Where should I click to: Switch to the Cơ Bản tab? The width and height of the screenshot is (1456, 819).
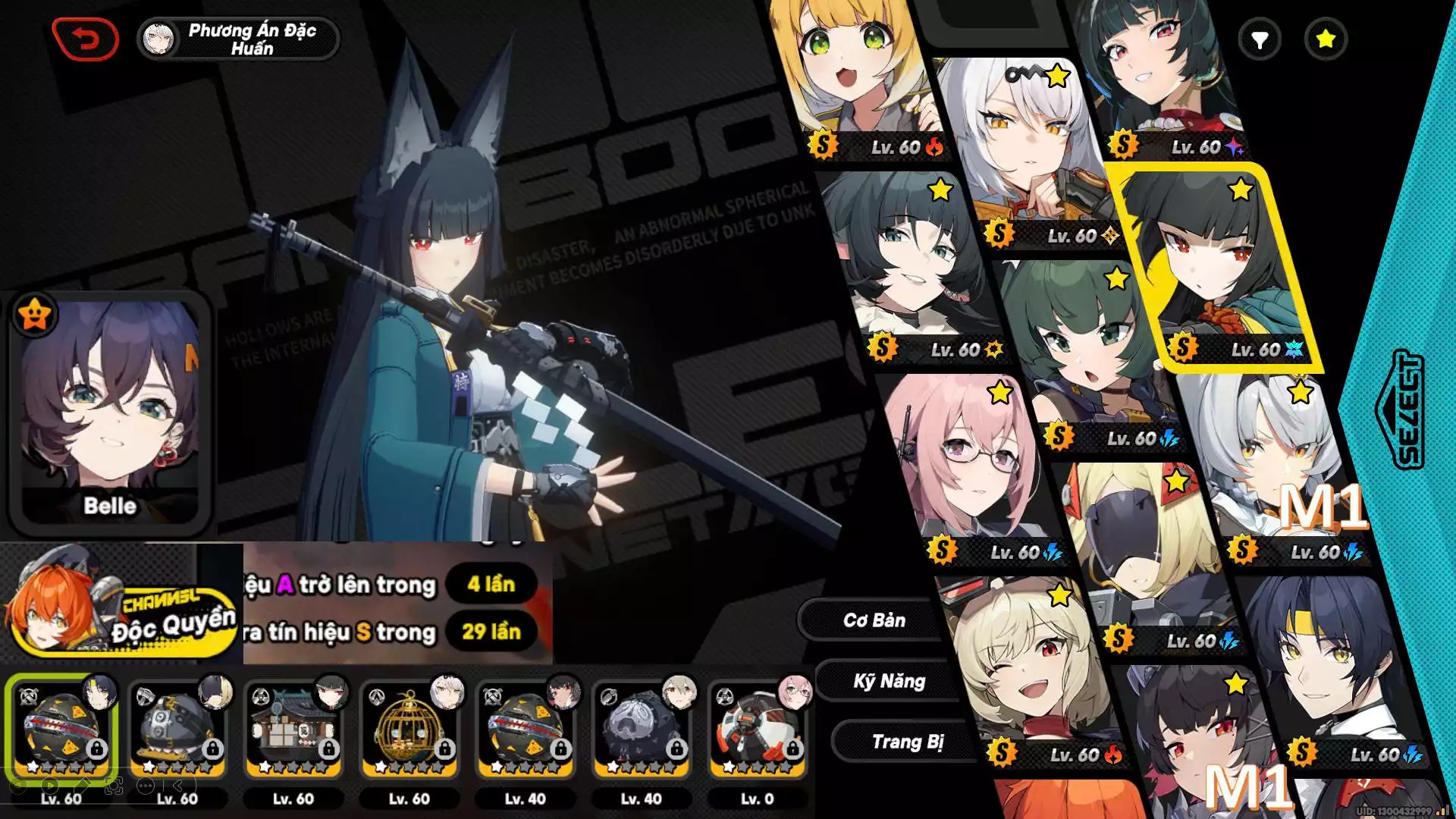pos(874,620)
